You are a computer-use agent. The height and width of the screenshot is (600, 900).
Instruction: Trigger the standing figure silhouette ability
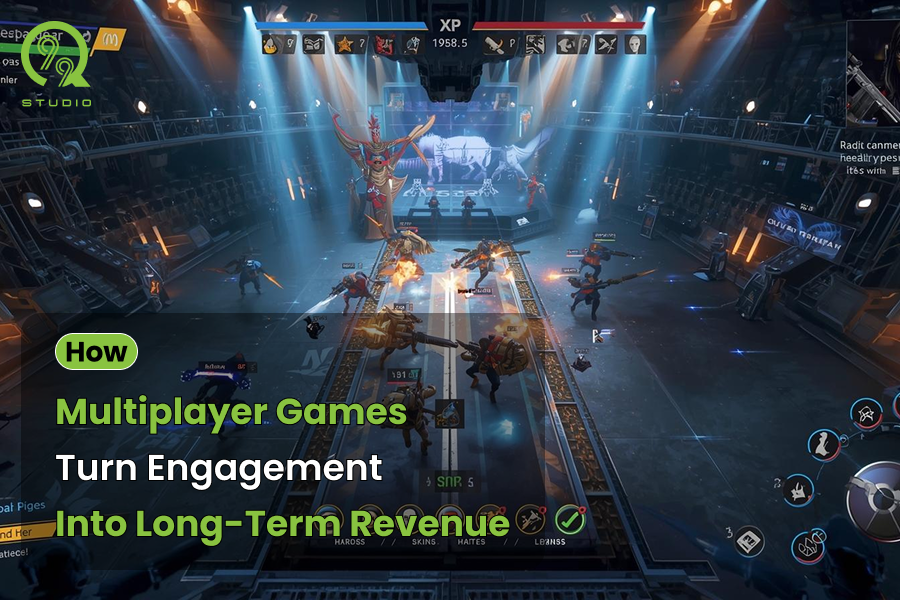[825, 445]
